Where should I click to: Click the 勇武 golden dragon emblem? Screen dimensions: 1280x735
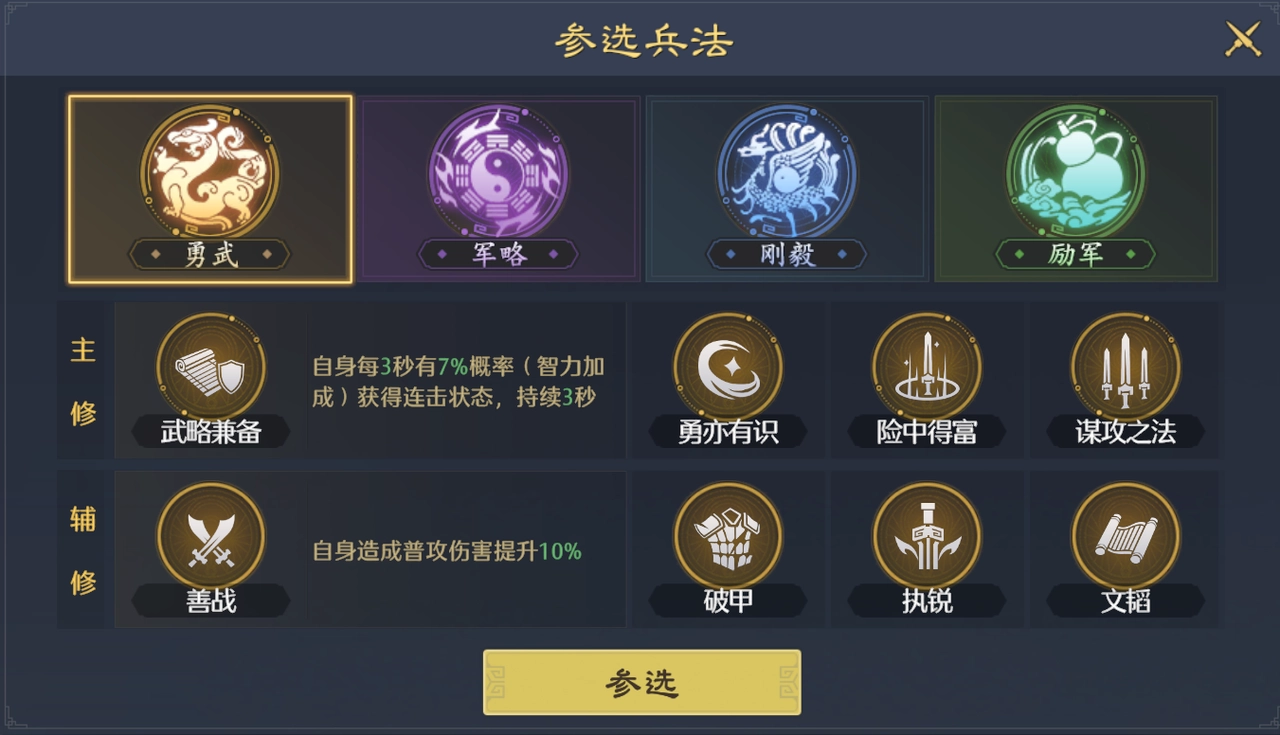[208, 172]
